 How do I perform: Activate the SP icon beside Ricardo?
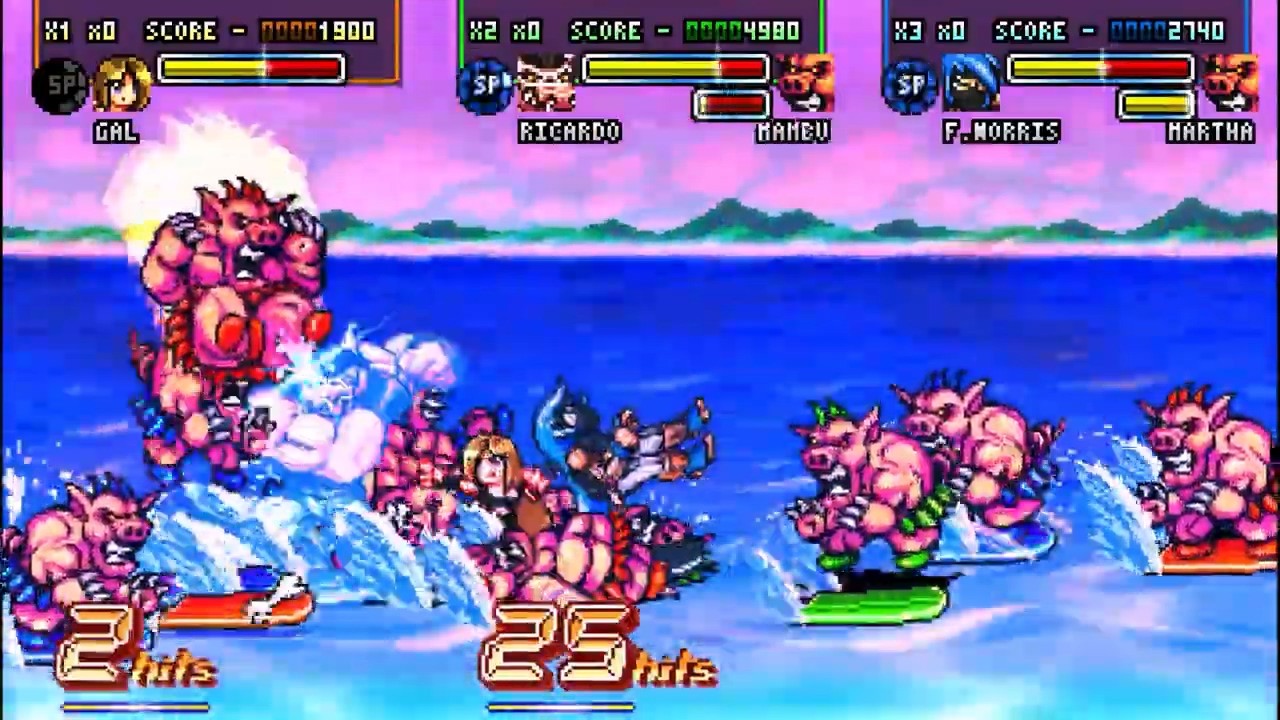coord(485,86)
